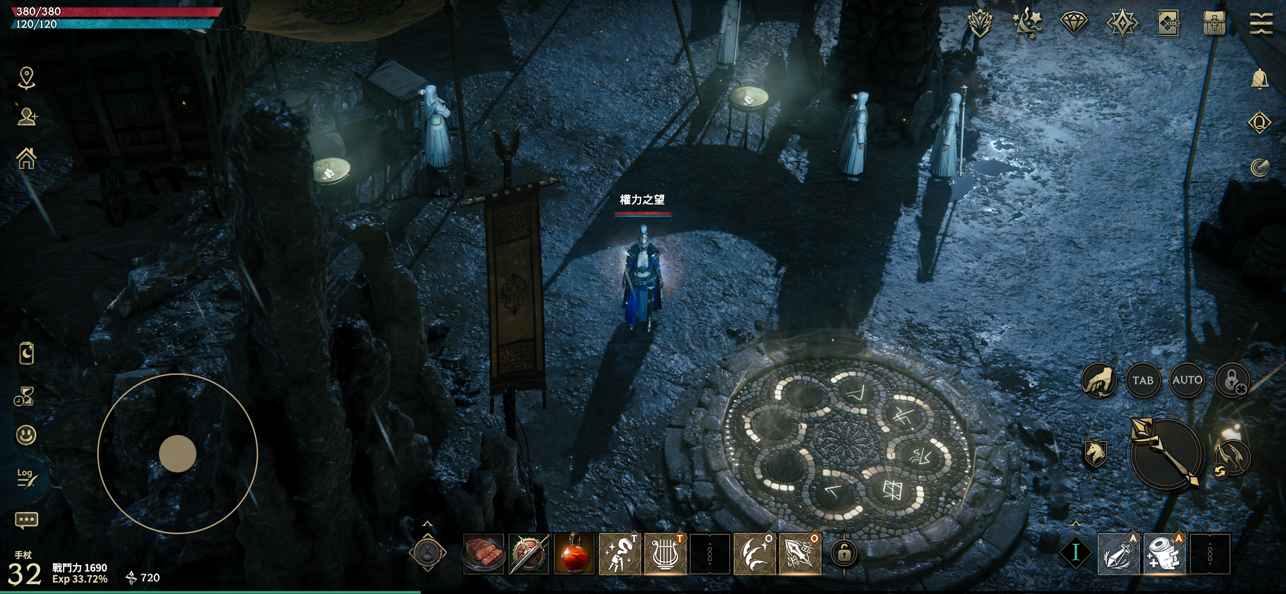
Task: Open the quest log Q icon
Action: pyautogui.click(x=1260, y=123)
